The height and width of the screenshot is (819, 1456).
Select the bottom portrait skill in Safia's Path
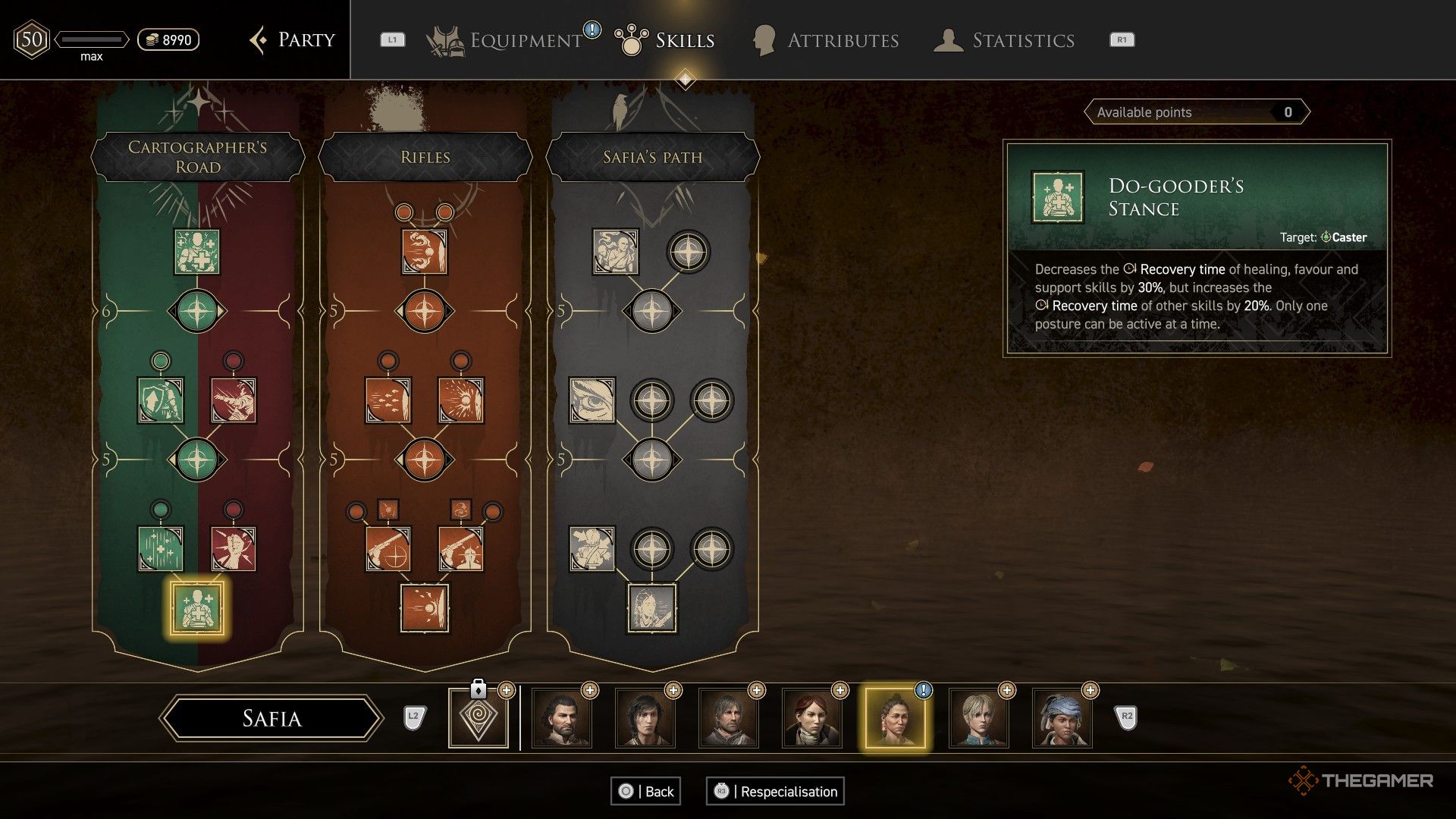[652, 607]
